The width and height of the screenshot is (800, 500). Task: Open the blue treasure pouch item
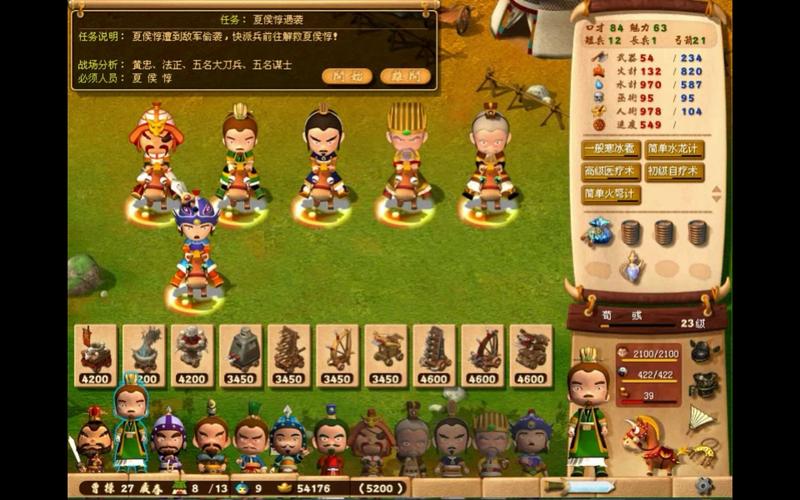click(598, 232)
